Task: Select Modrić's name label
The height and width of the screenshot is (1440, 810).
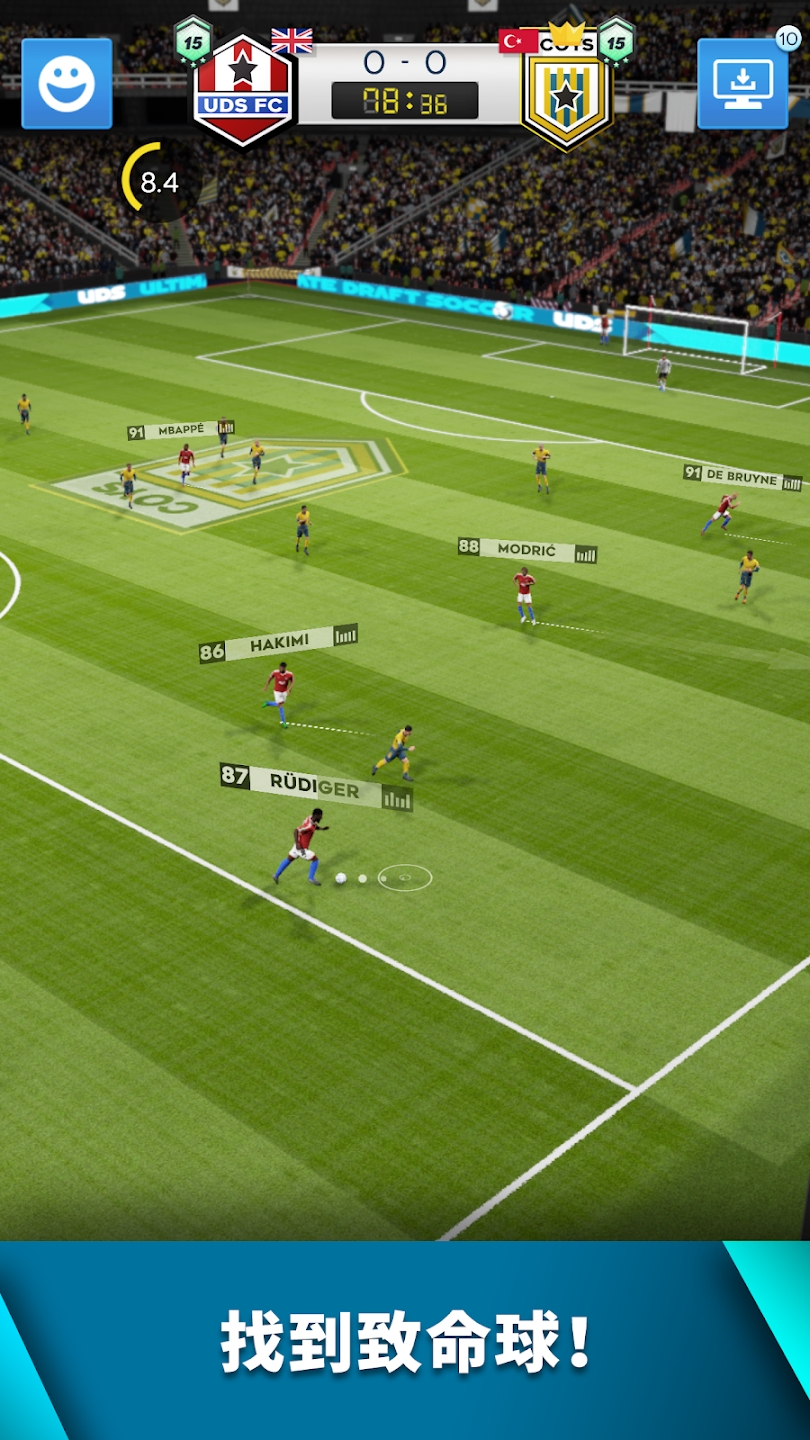Action: pyautogui.click(x=527, y=550)
